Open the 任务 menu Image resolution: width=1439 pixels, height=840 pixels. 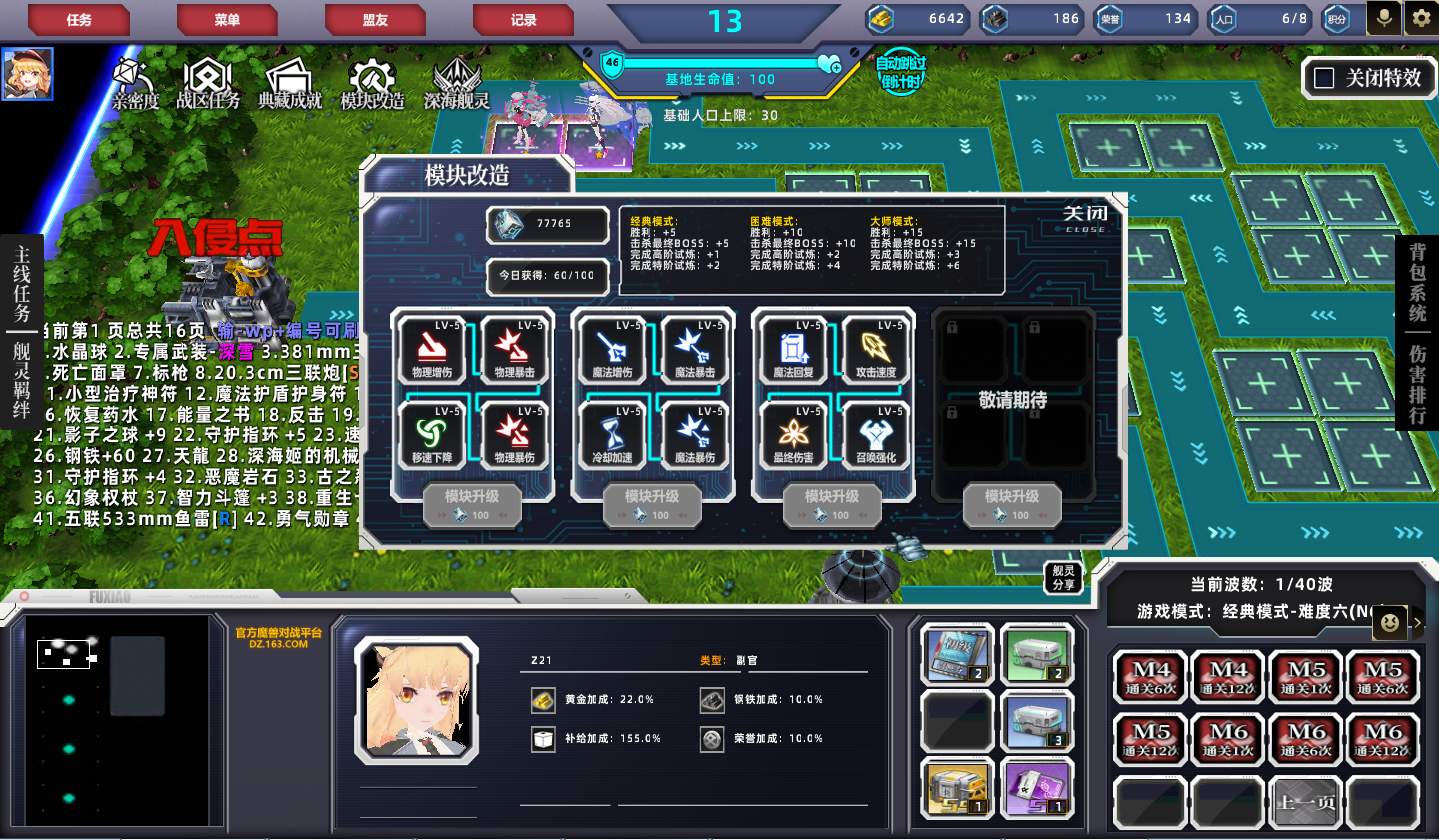(x=79, y=19)
